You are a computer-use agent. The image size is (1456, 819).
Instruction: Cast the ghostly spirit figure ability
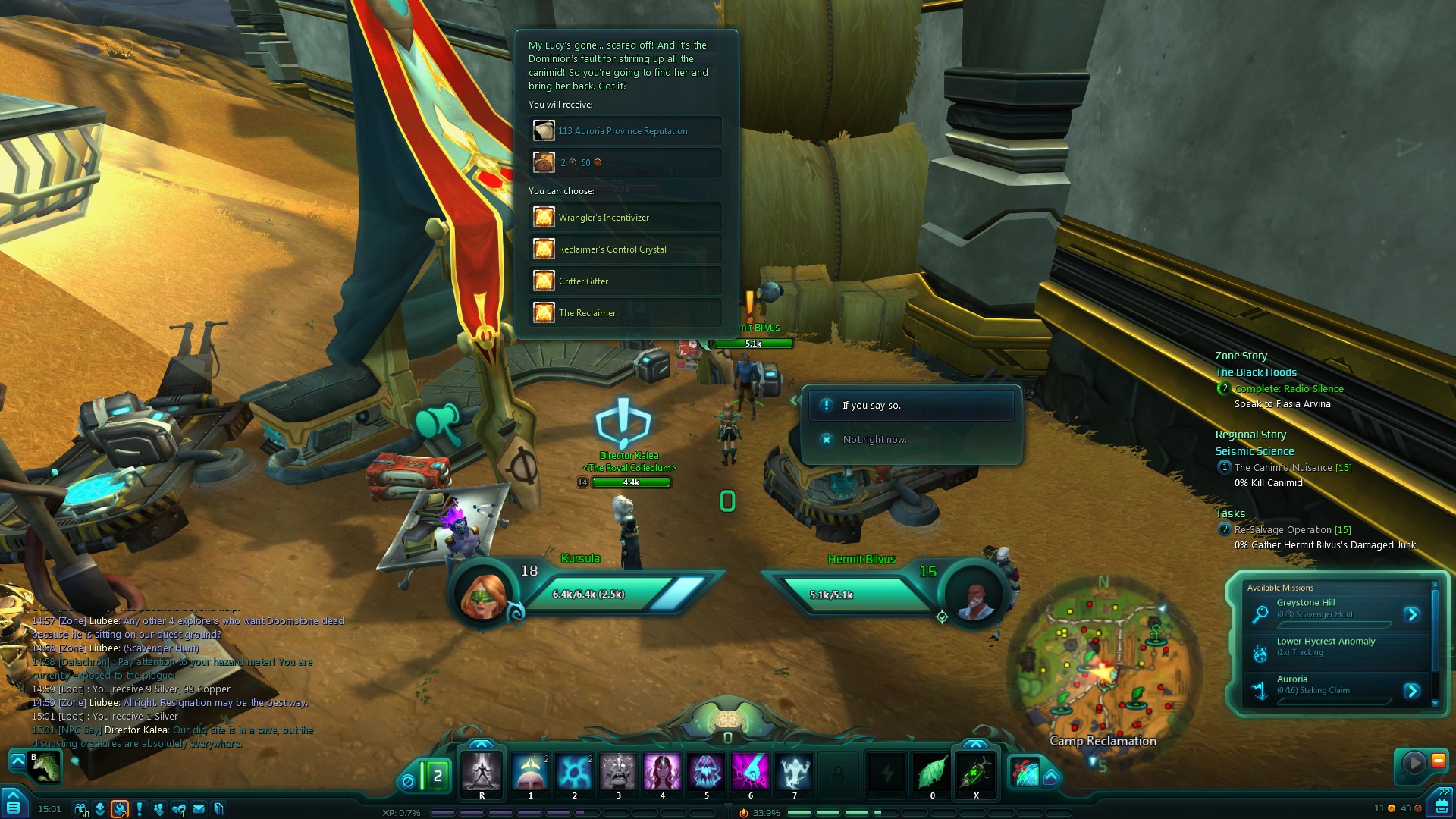(794, 773)
